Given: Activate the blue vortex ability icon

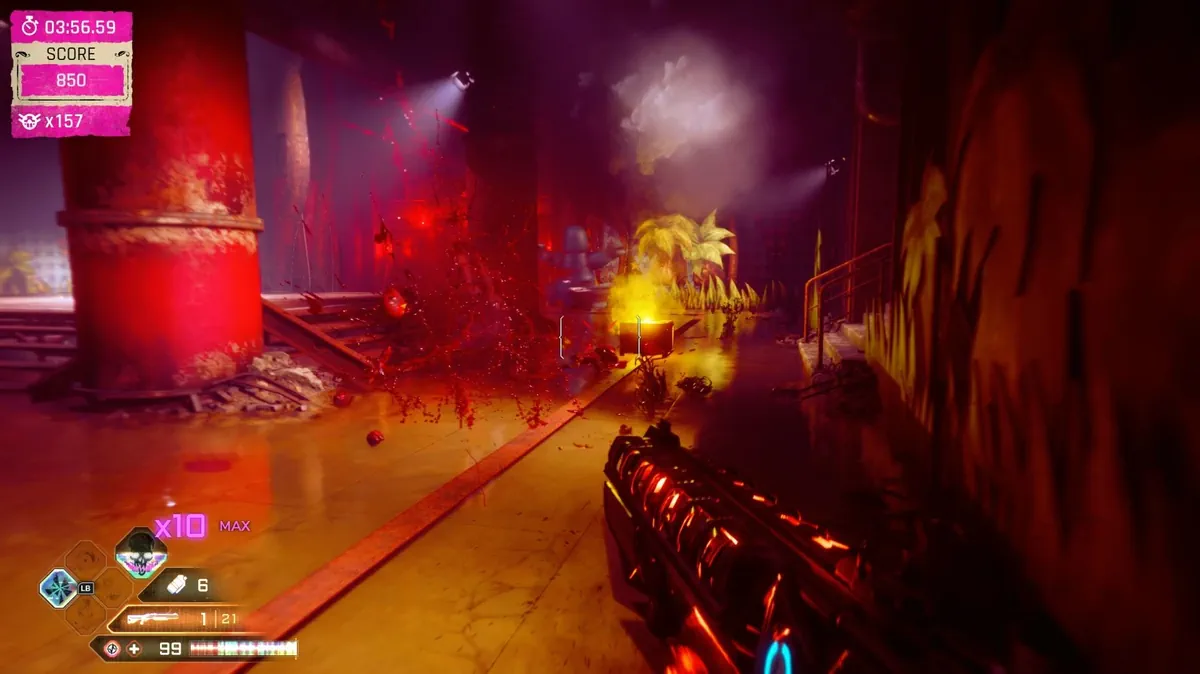Looking at the screenshot, I should [58, 586].
